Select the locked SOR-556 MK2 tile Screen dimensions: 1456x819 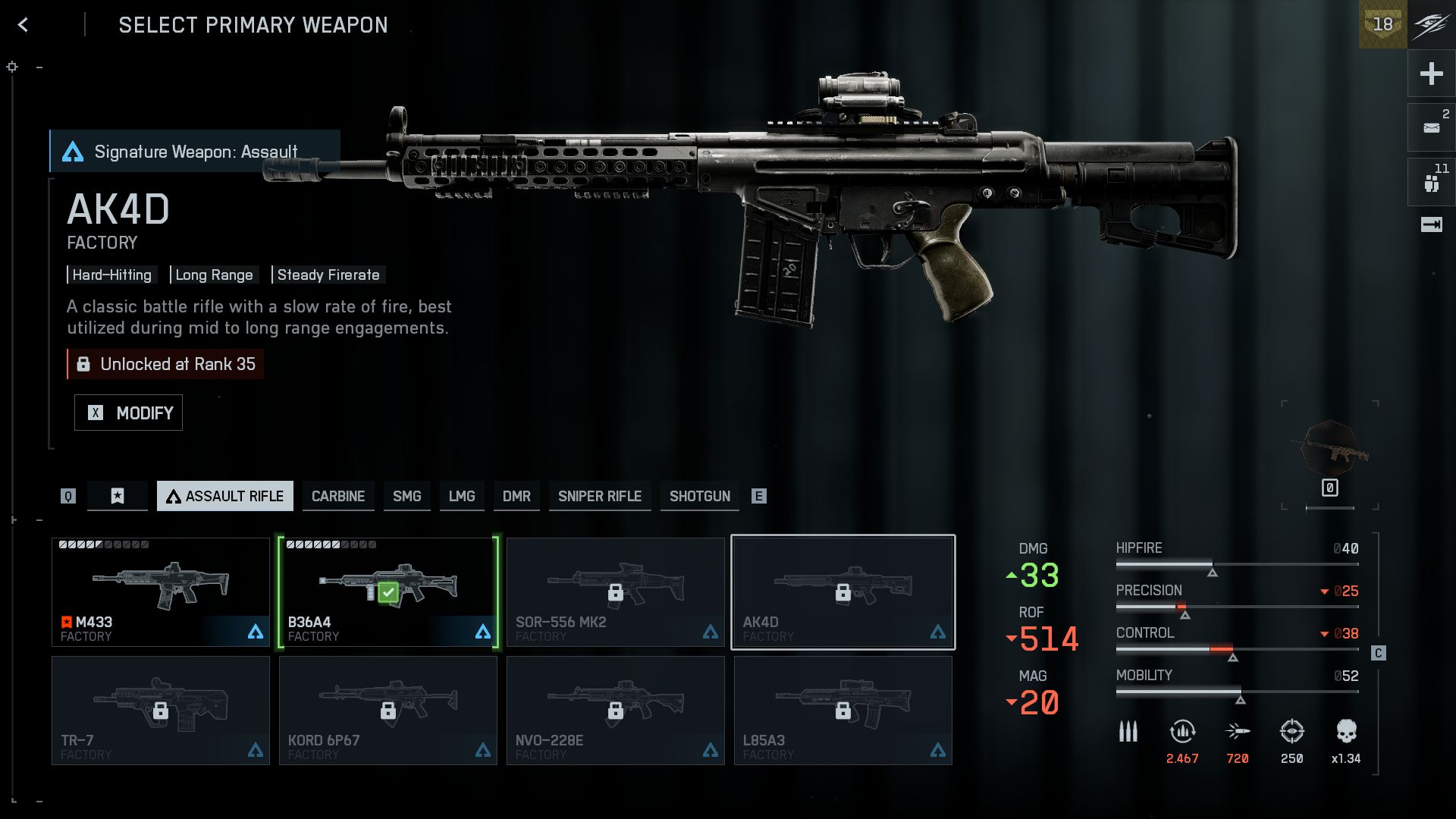[616, 592]
